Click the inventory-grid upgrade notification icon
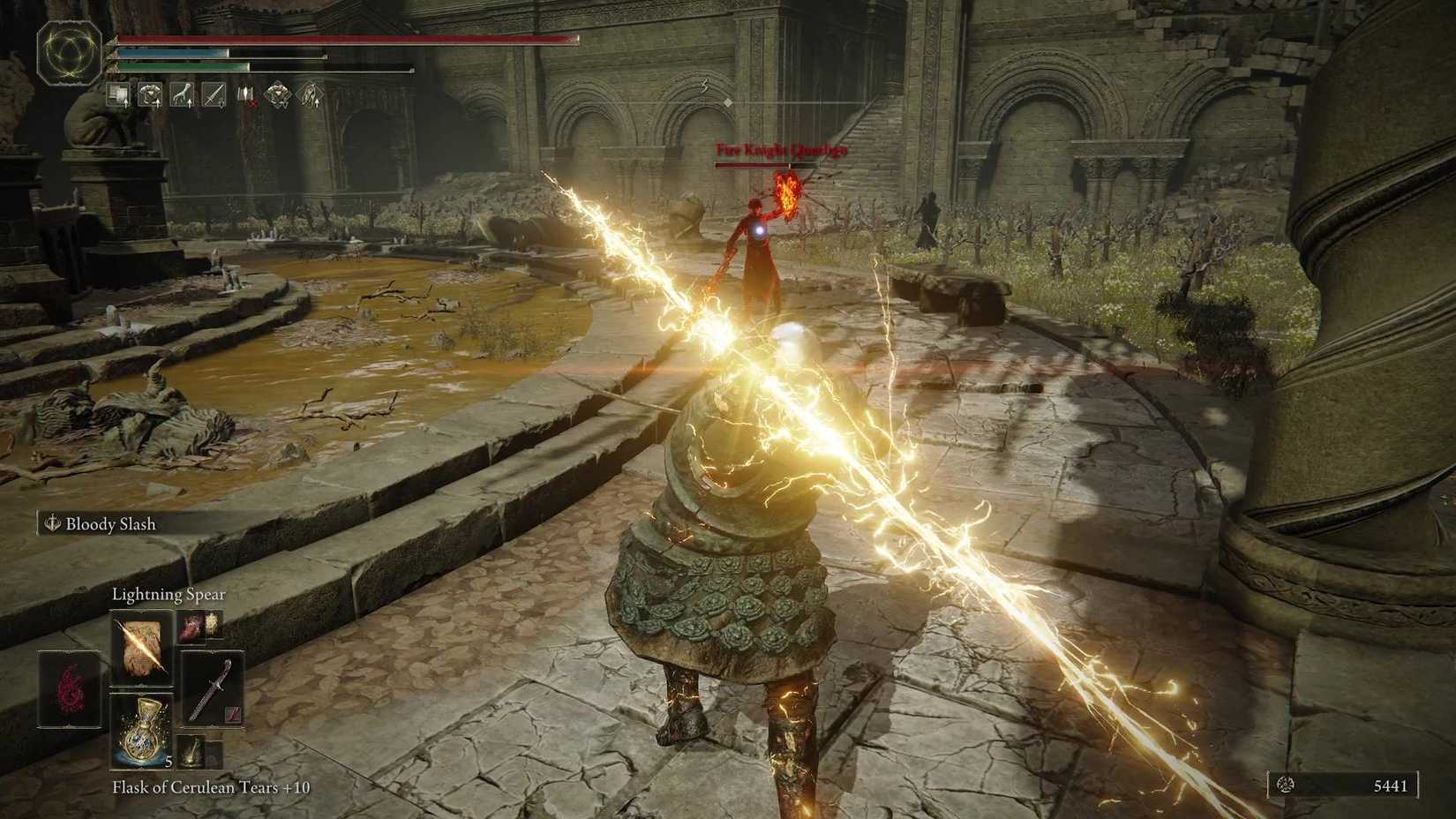The height and width of the screenshot is (819, 1456). (x=117, y=94)
